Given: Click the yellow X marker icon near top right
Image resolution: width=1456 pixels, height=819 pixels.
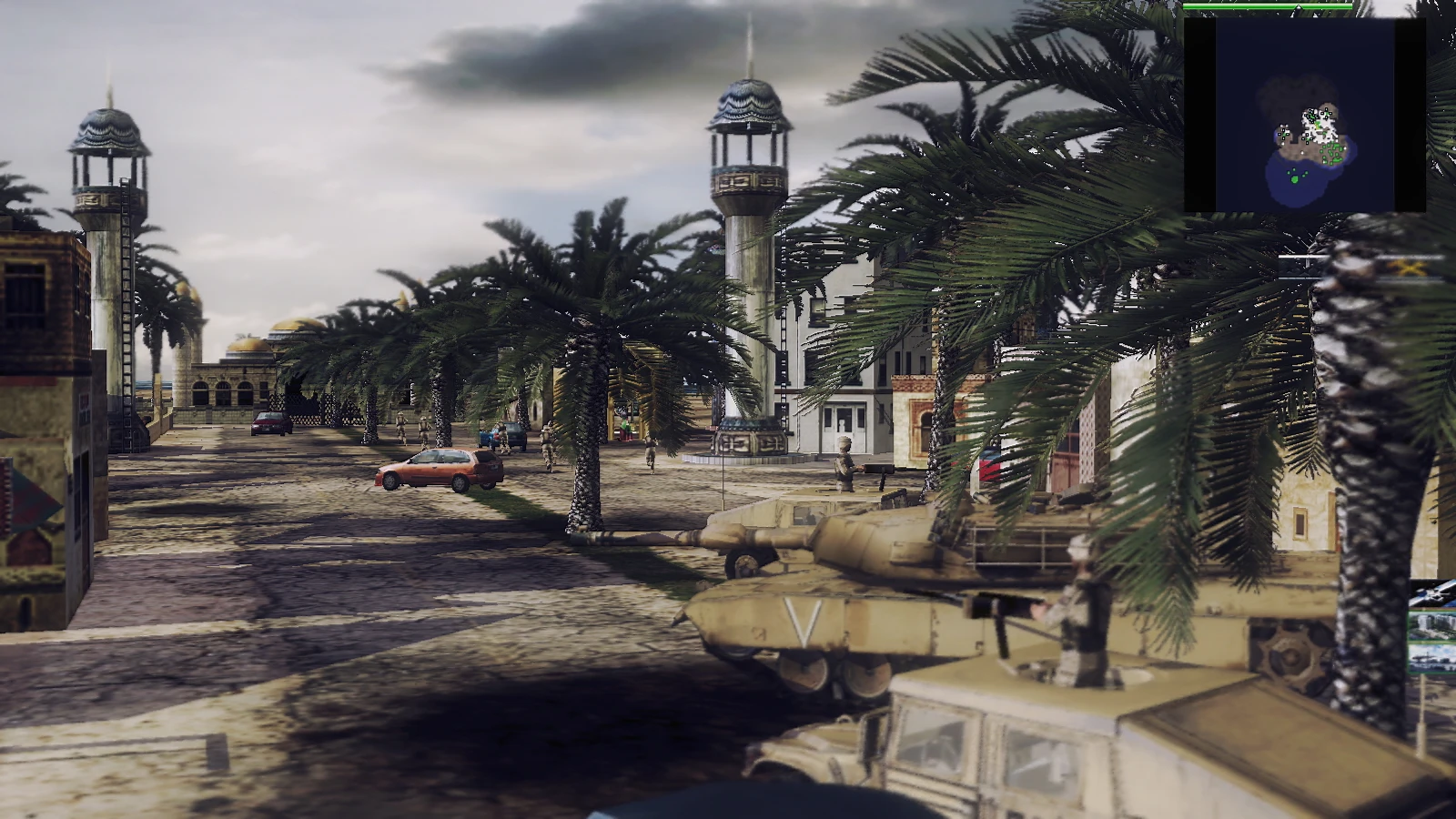Looking at the screenshot, I should [1410, 269].
